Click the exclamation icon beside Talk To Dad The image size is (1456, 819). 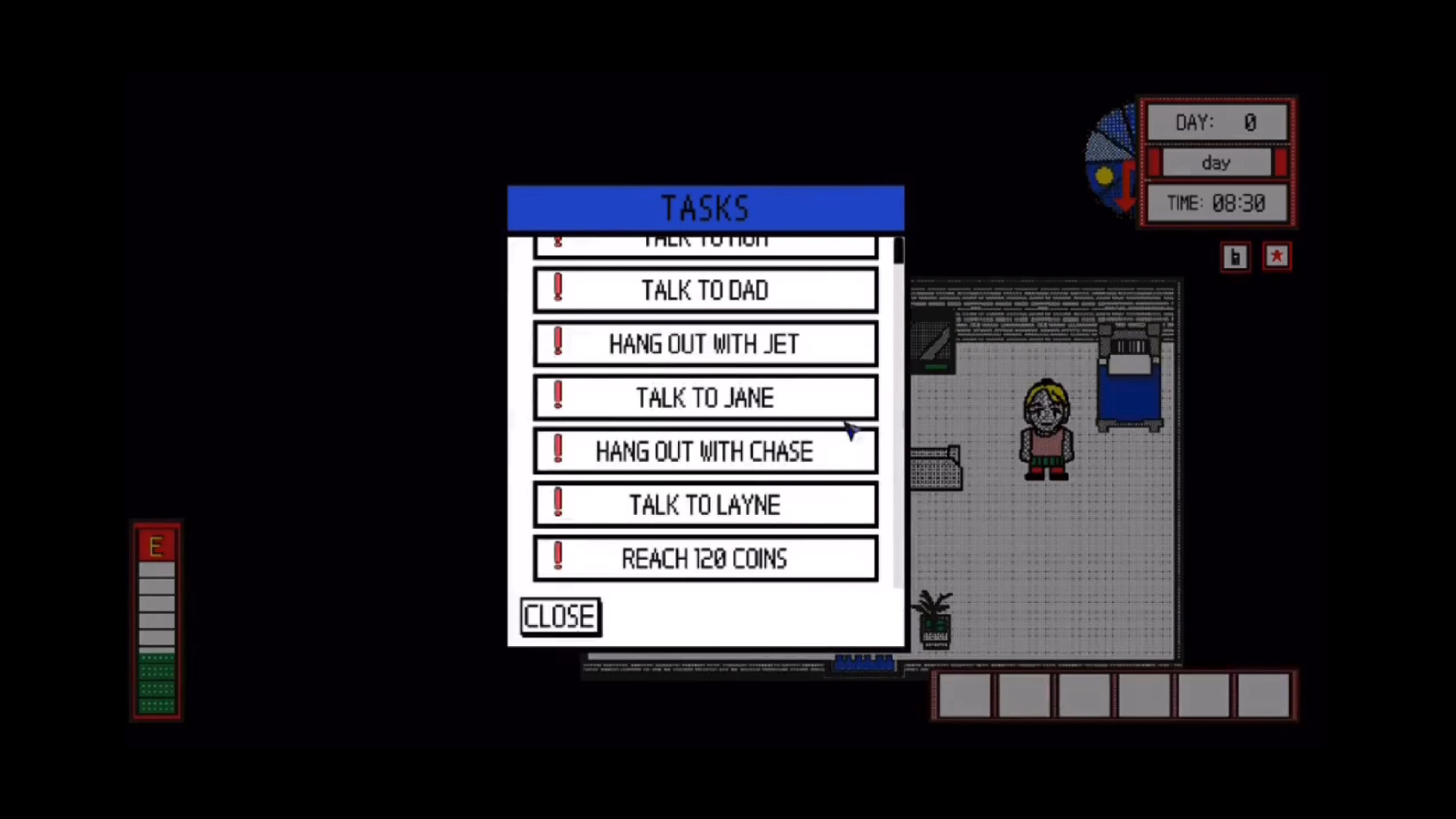[559, 289]
